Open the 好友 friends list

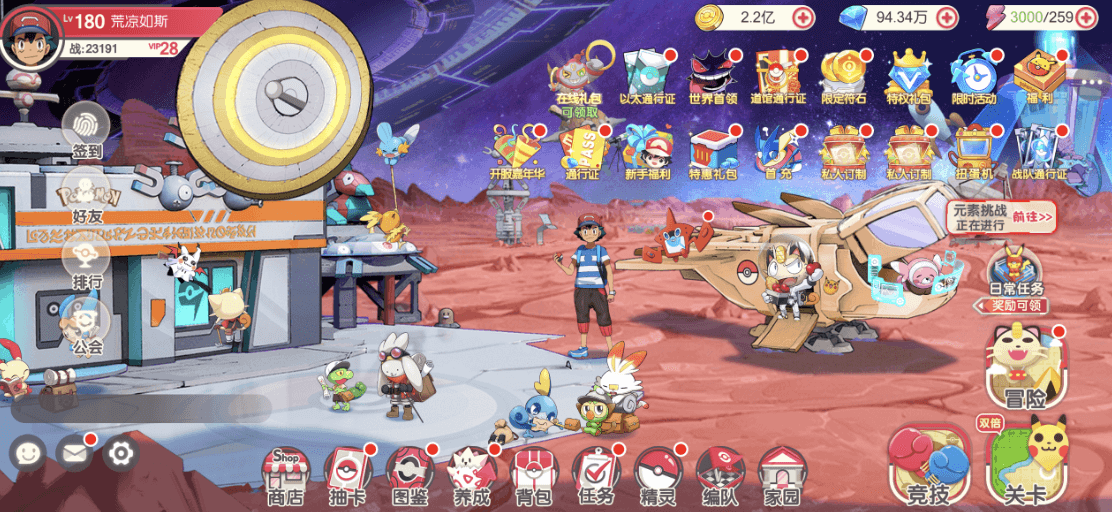coord(87,198)
